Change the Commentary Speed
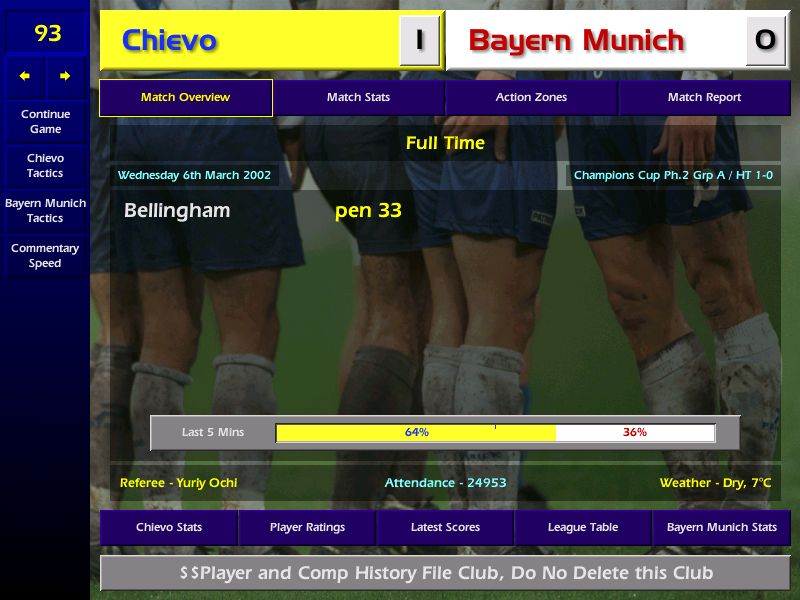800x600 pixels. [45, 255]
